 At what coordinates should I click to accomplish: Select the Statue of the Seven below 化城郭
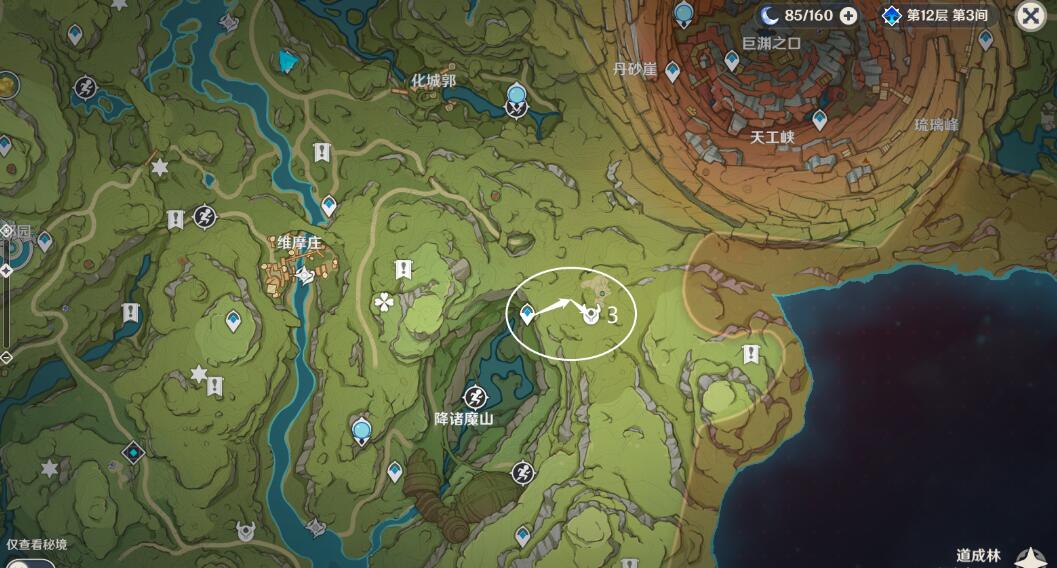click(x=516, y=98)
